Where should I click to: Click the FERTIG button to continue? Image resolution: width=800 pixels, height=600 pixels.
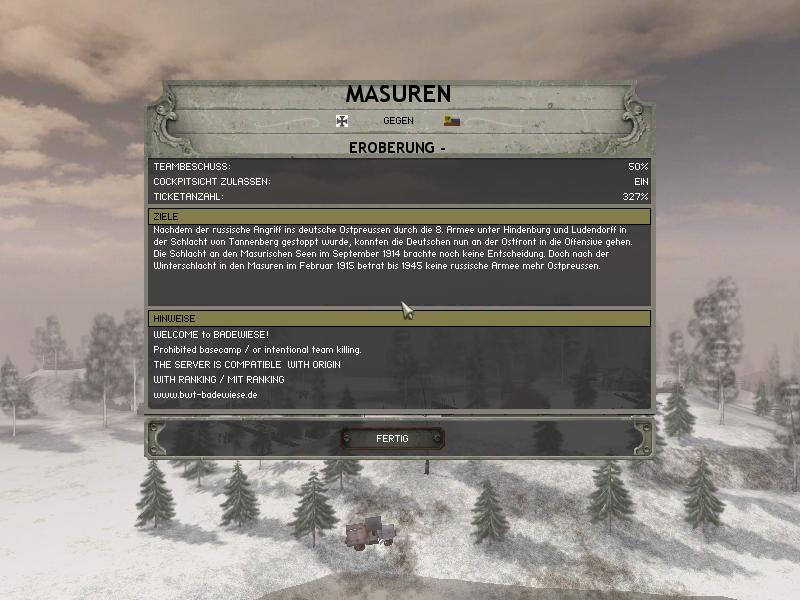pyautogui.click(x=392, y=438)
